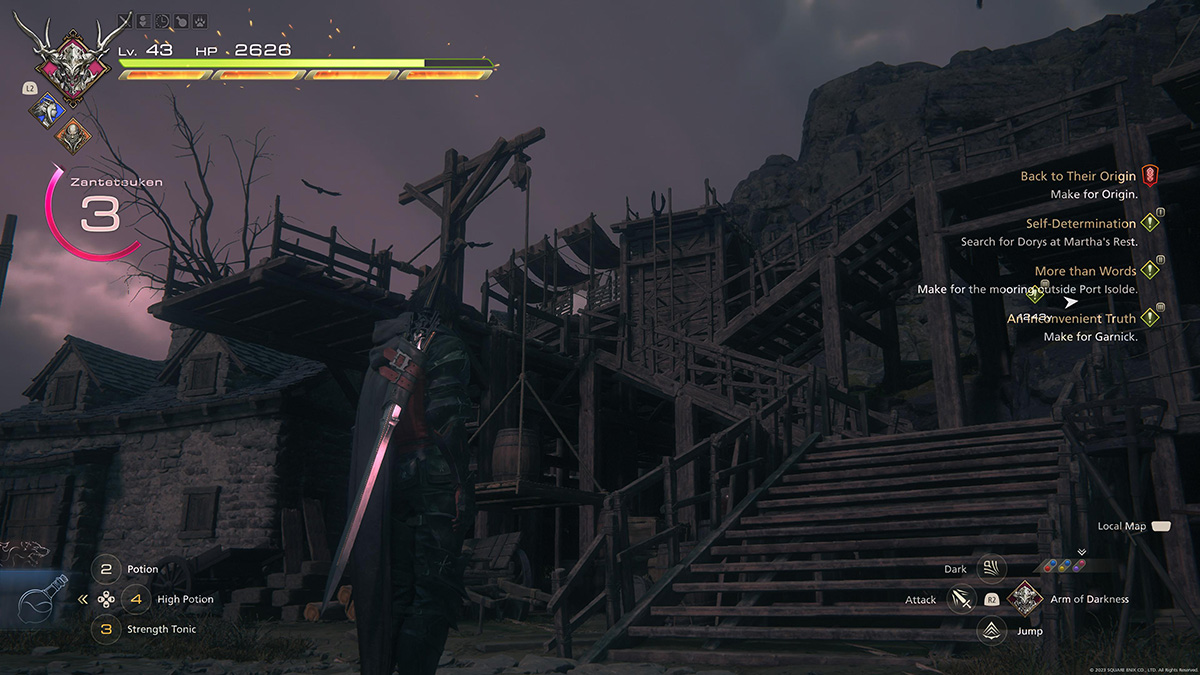Viewport: 1200px width, 675px height.
Task: Click the Attack sword icon
Action: click(962, 600)
